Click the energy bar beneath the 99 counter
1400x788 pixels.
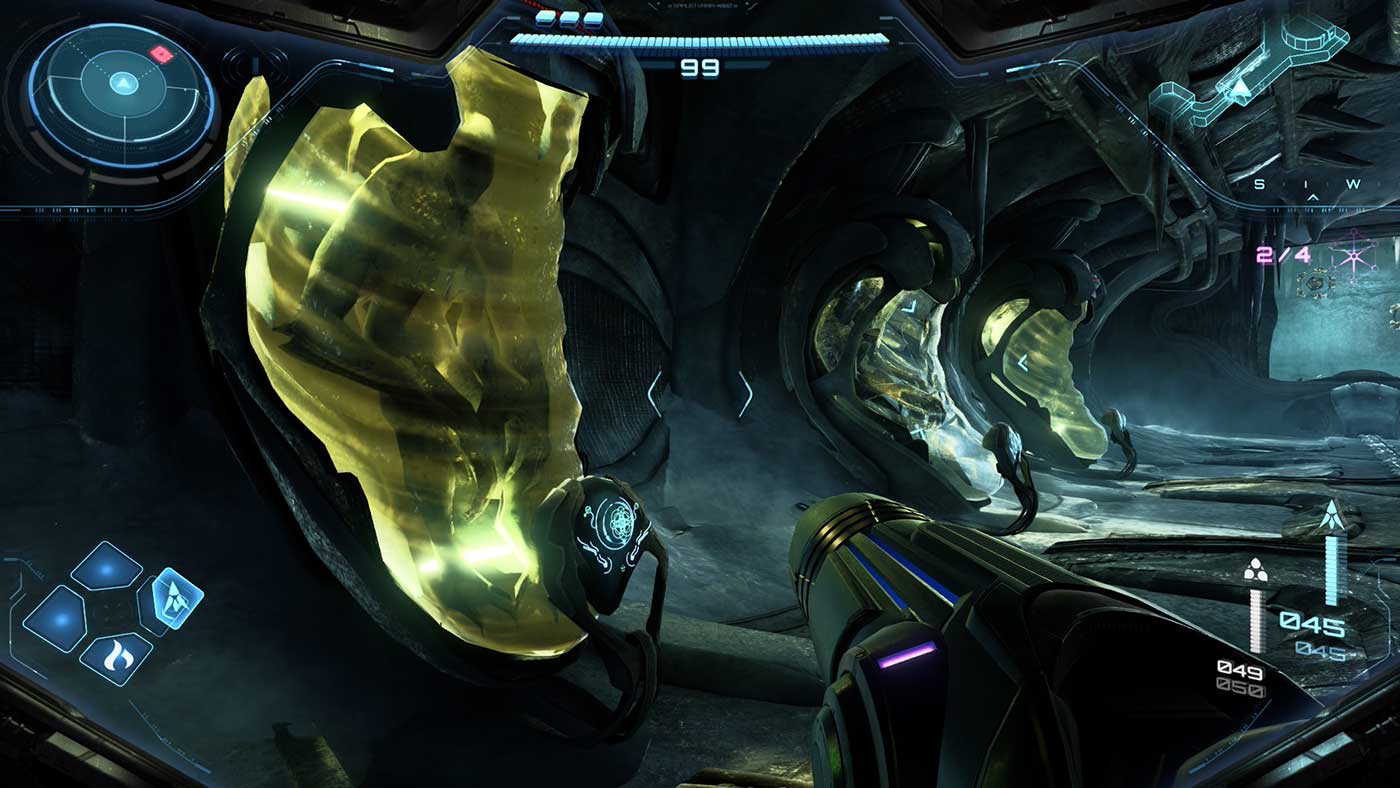[700, 40]
